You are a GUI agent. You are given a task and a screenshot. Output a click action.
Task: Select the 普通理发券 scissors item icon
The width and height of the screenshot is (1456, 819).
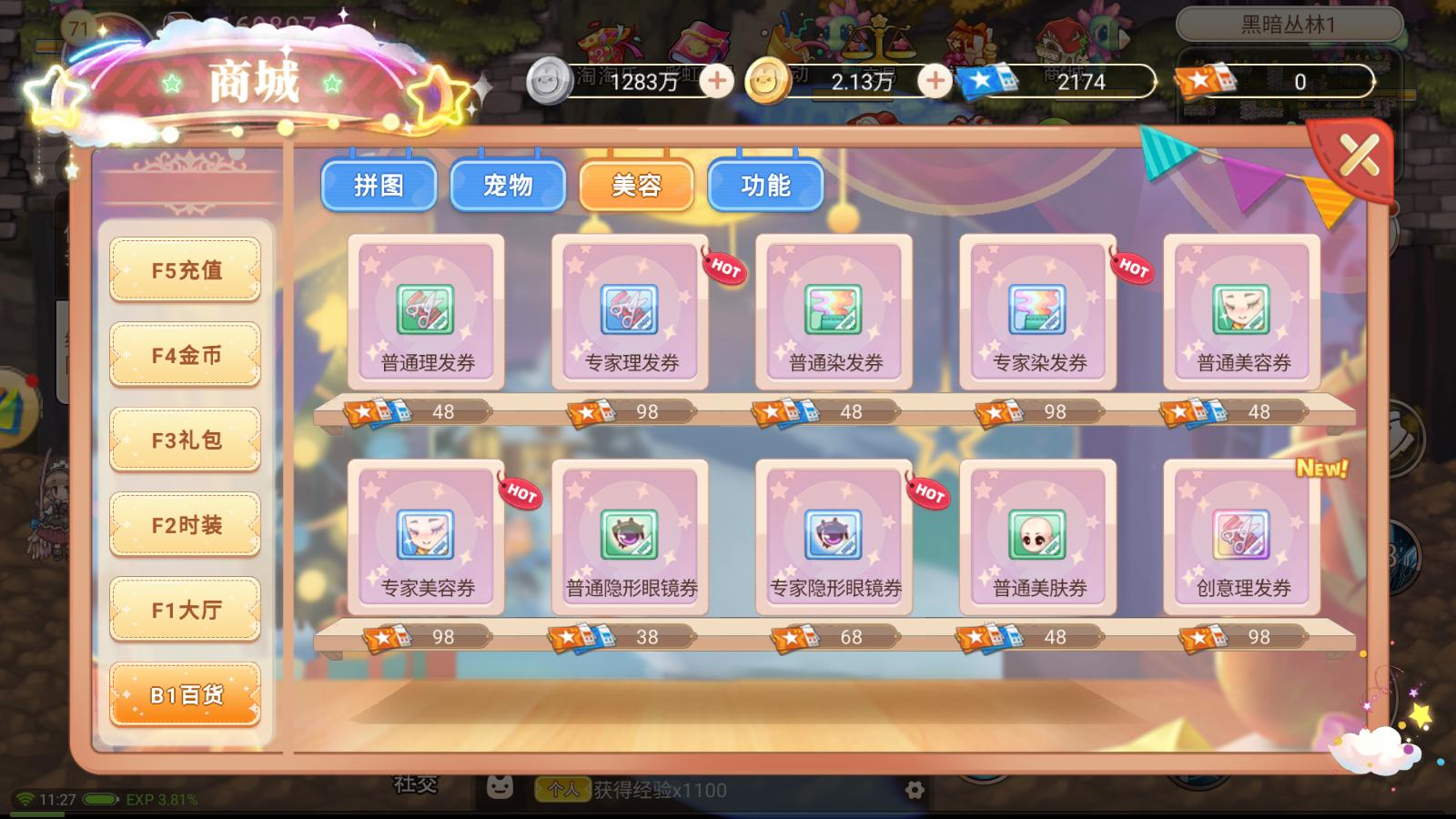(424, 310)
